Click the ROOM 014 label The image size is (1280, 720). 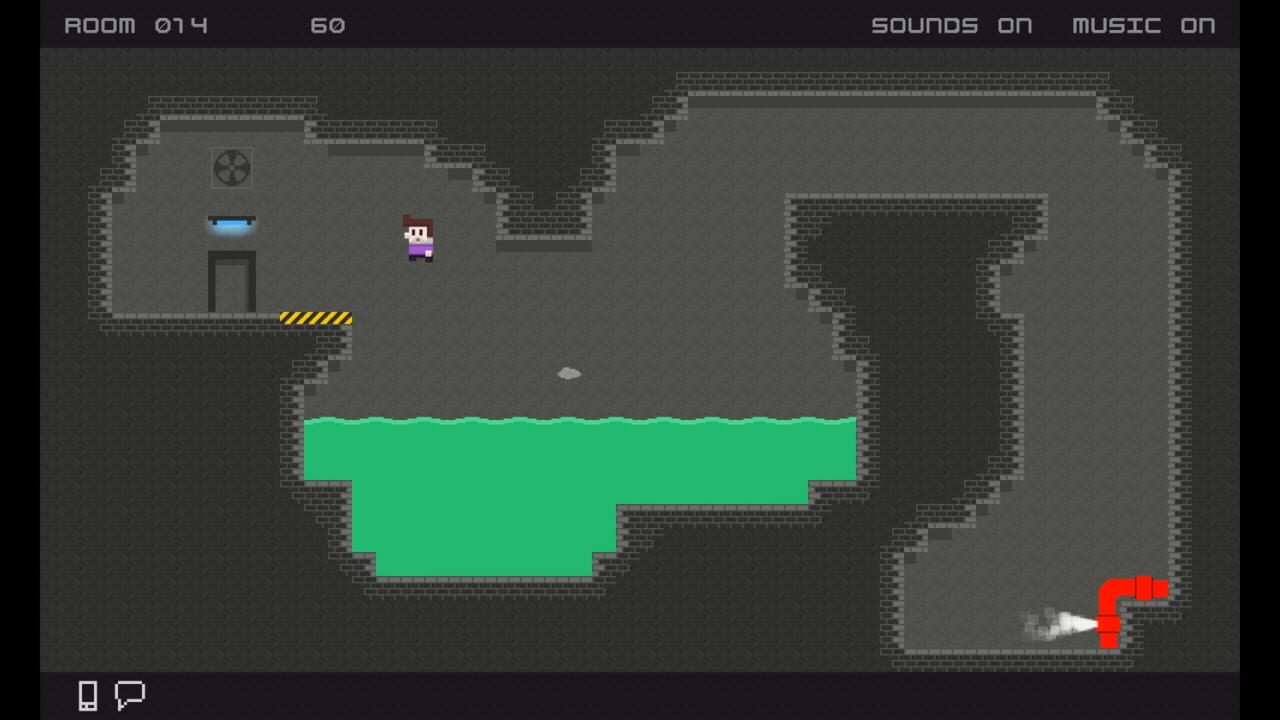point(135,26)
